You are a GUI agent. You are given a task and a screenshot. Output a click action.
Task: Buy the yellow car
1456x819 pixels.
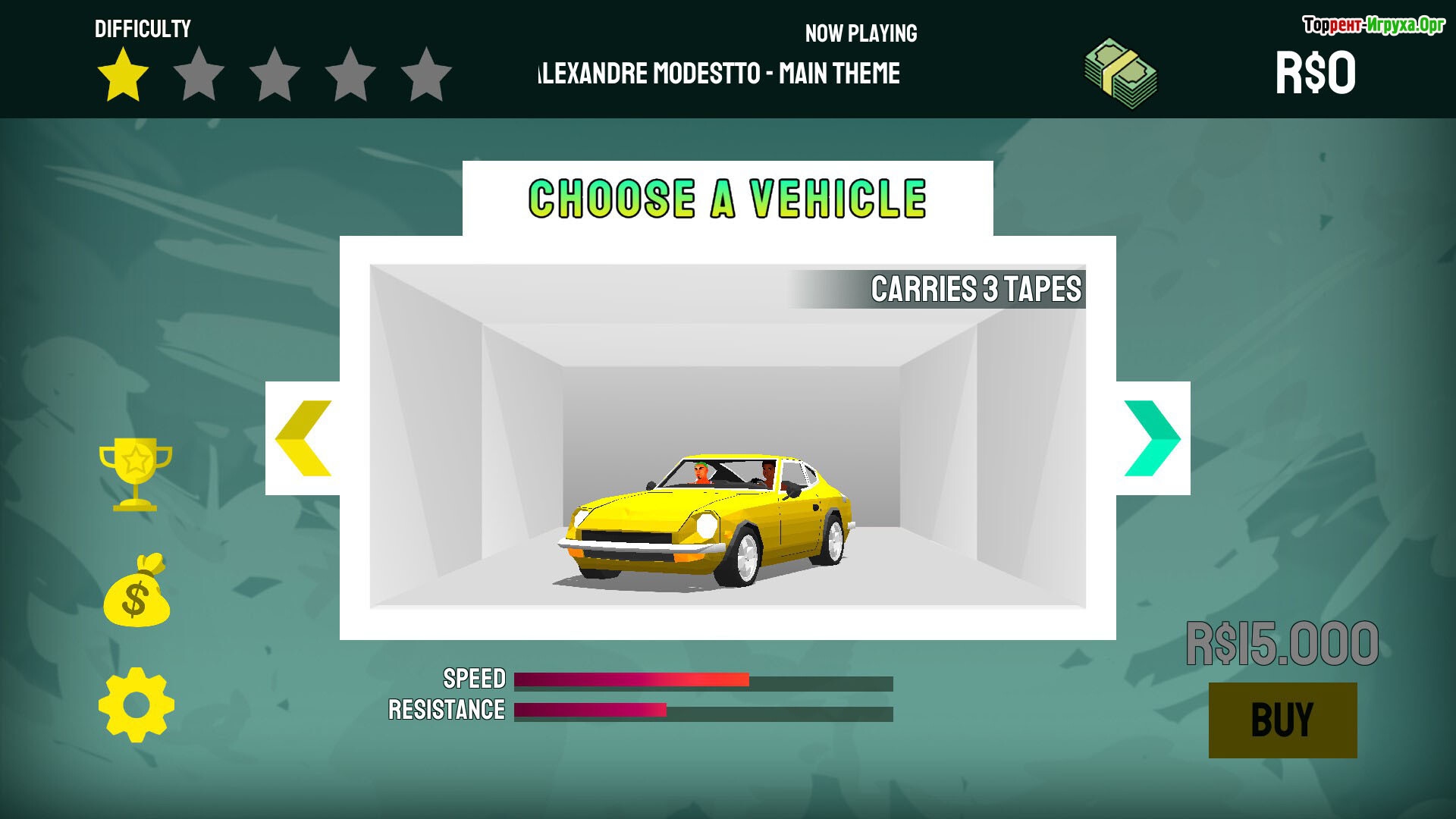coord(1282,720)
